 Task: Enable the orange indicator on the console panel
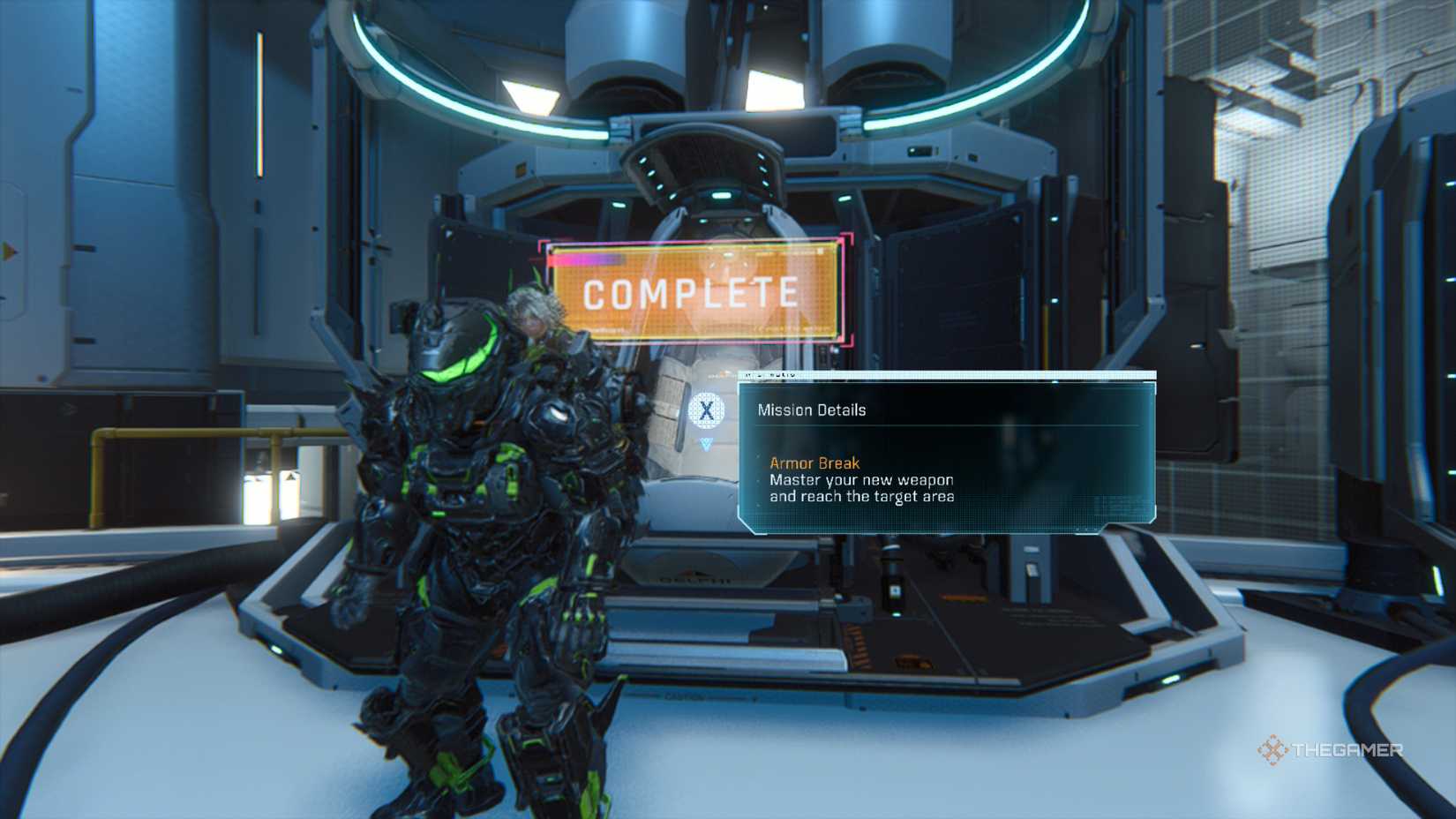(x=962, y=596)
